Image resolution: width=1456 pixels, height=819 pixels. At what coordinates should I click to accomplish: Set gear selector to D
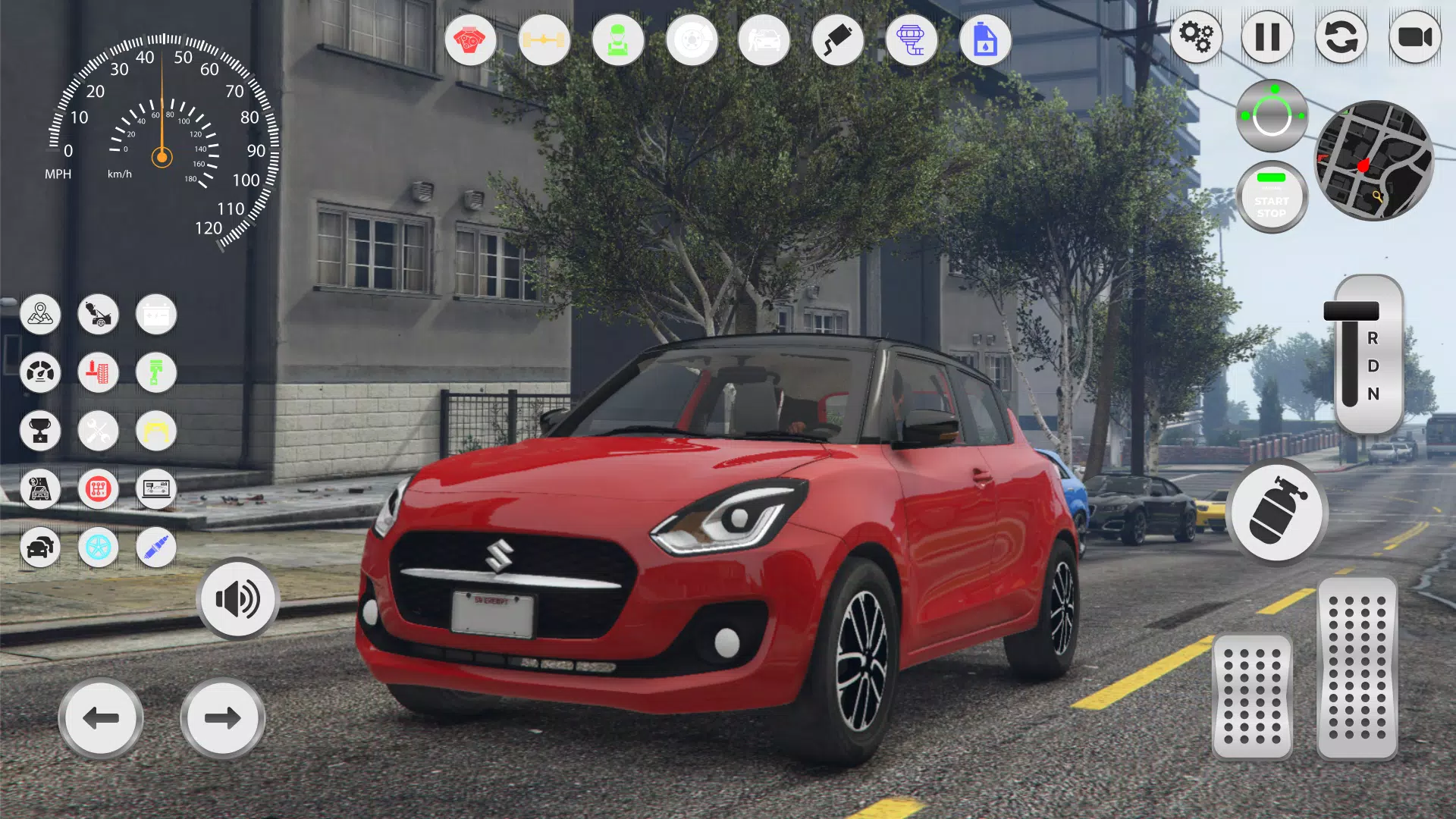pyautogui.click(x=1373, y=368)
